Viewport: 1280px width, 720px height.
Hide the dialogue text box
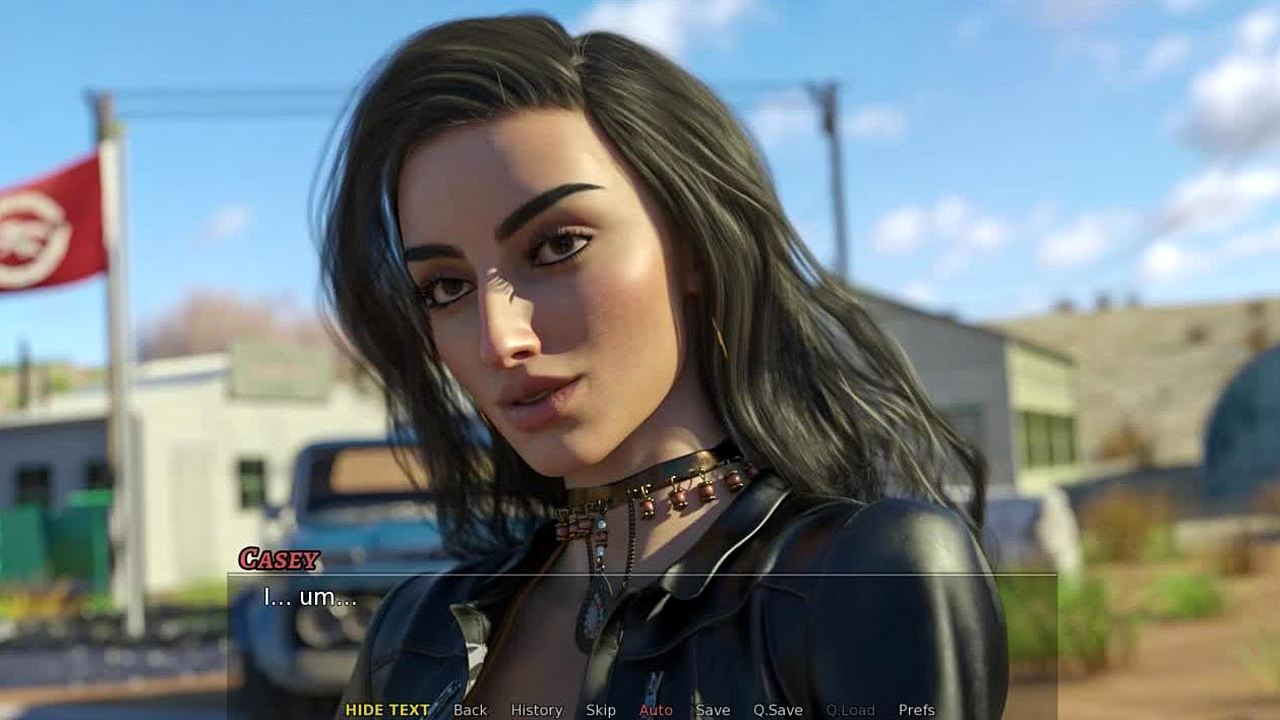click(387, 710)
